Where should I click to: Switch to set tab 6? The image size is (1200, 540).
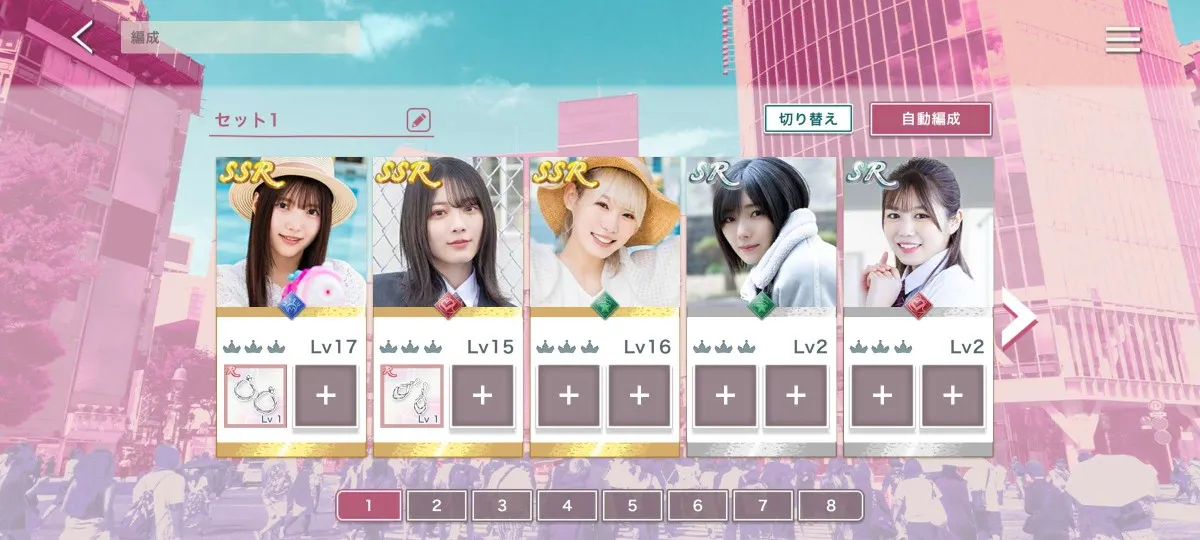[698, 505]
